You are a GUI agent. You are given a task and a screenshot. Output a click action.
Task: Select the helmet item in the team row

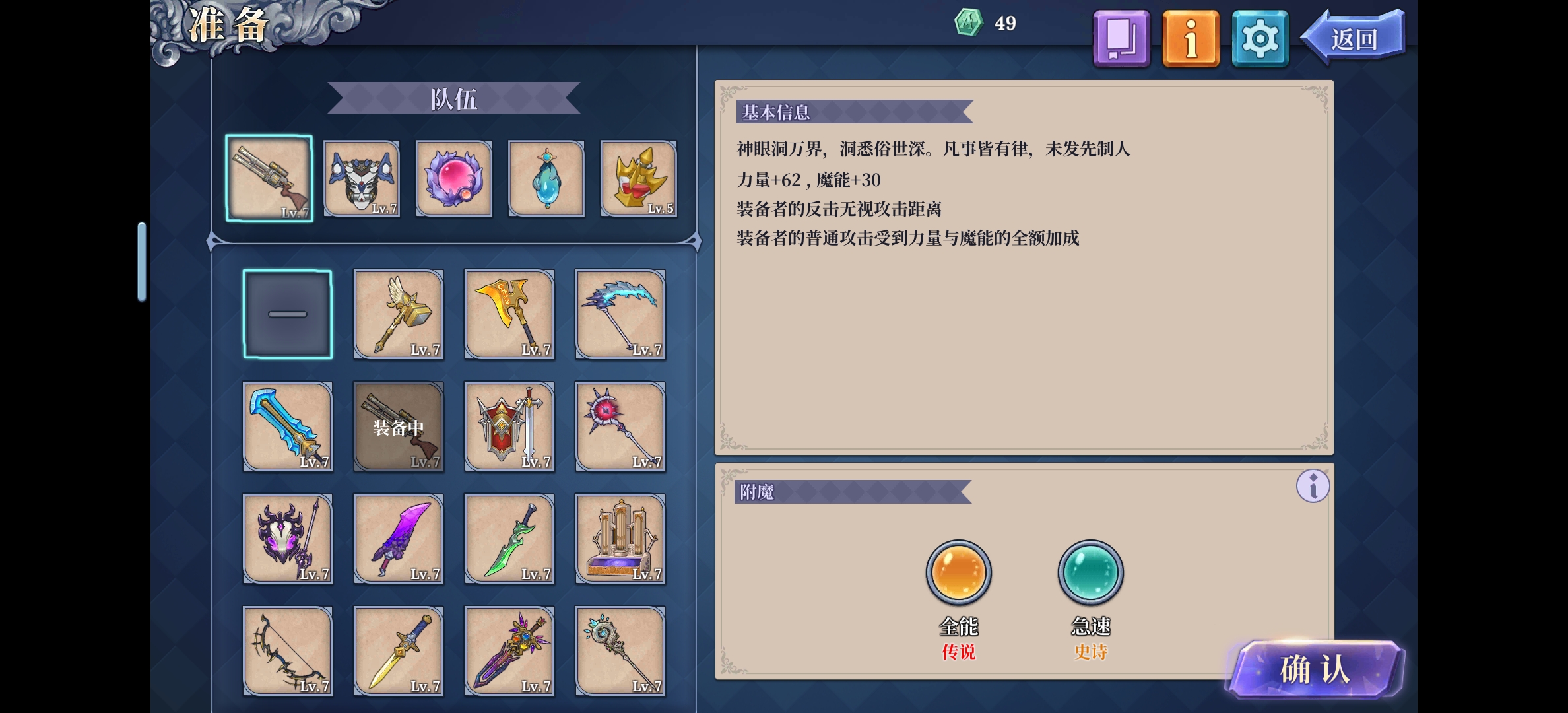(361, 178)
